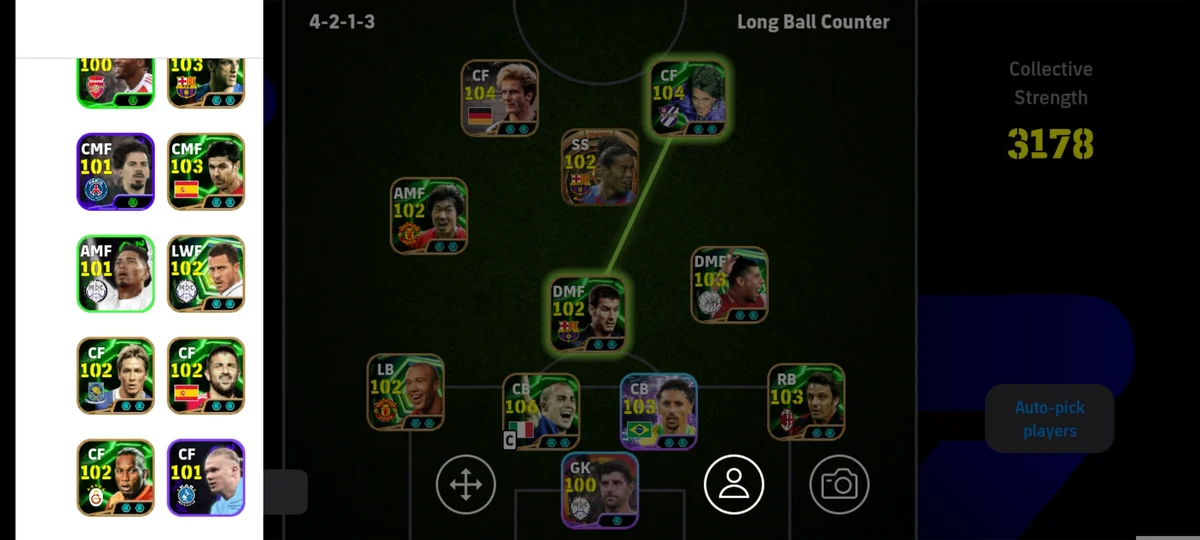
Task: Select the AMF 102 card on pitch
Action: pyautogui.click(x=429, y=216)
